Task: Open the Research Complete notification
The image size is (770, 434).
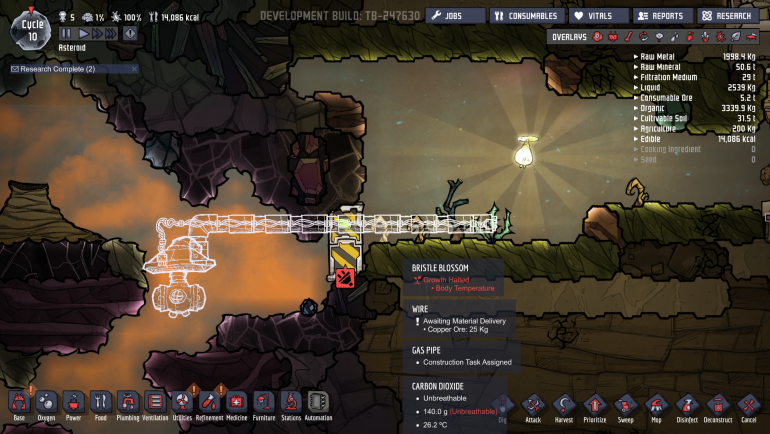Action: [55, 69]
